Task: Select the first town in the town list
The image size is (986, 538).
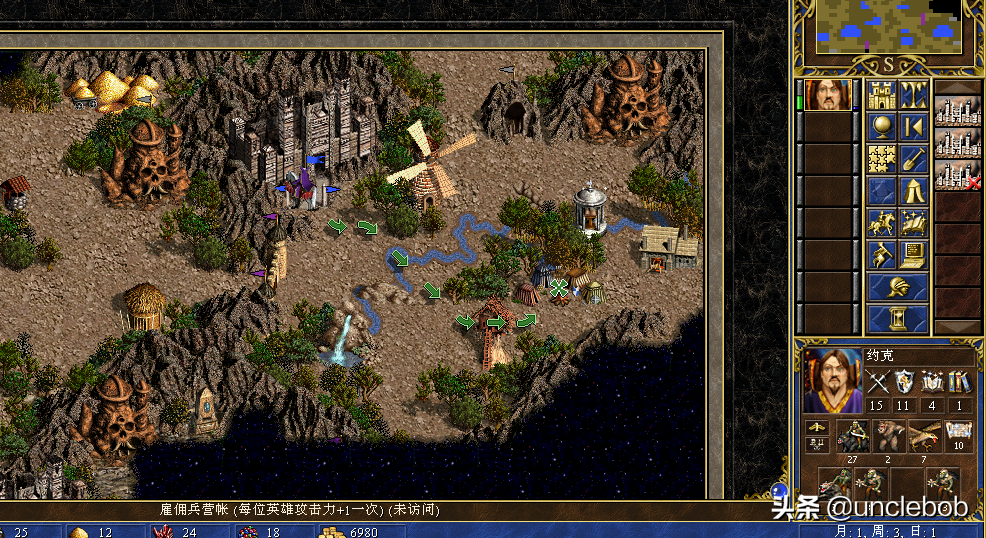Action: click(957, 111)
